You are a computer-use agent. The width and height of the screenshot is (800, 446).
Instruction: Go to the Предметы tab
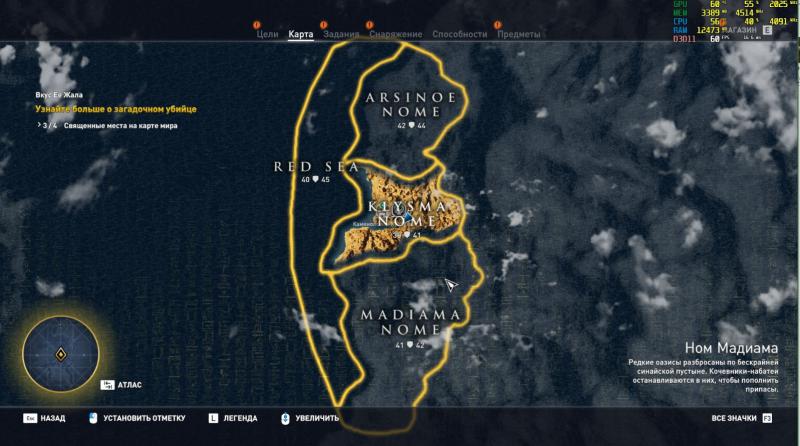coord(518,34)
